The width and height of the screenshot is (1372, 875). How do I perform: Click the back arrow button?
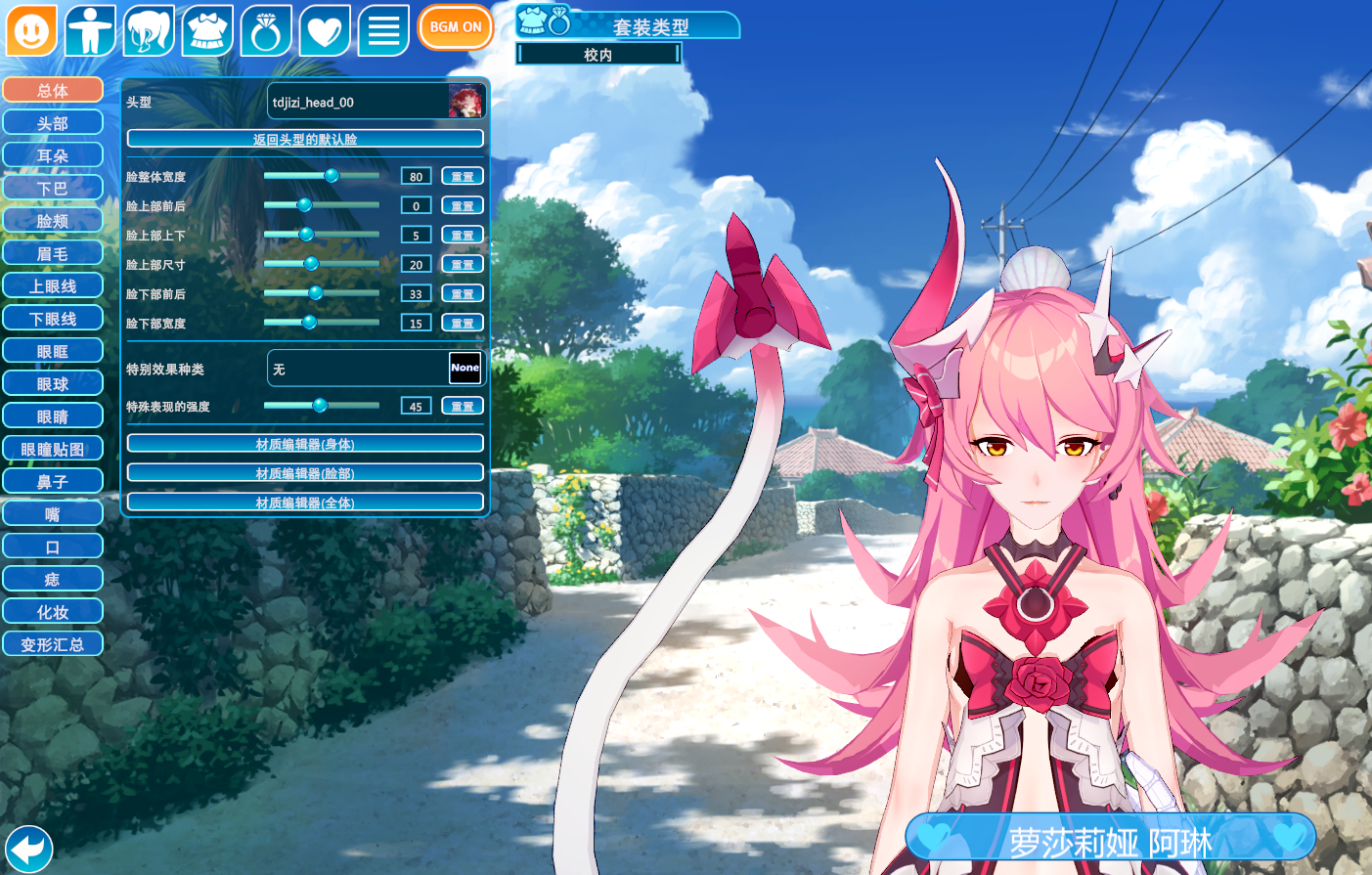pos(28,848)
